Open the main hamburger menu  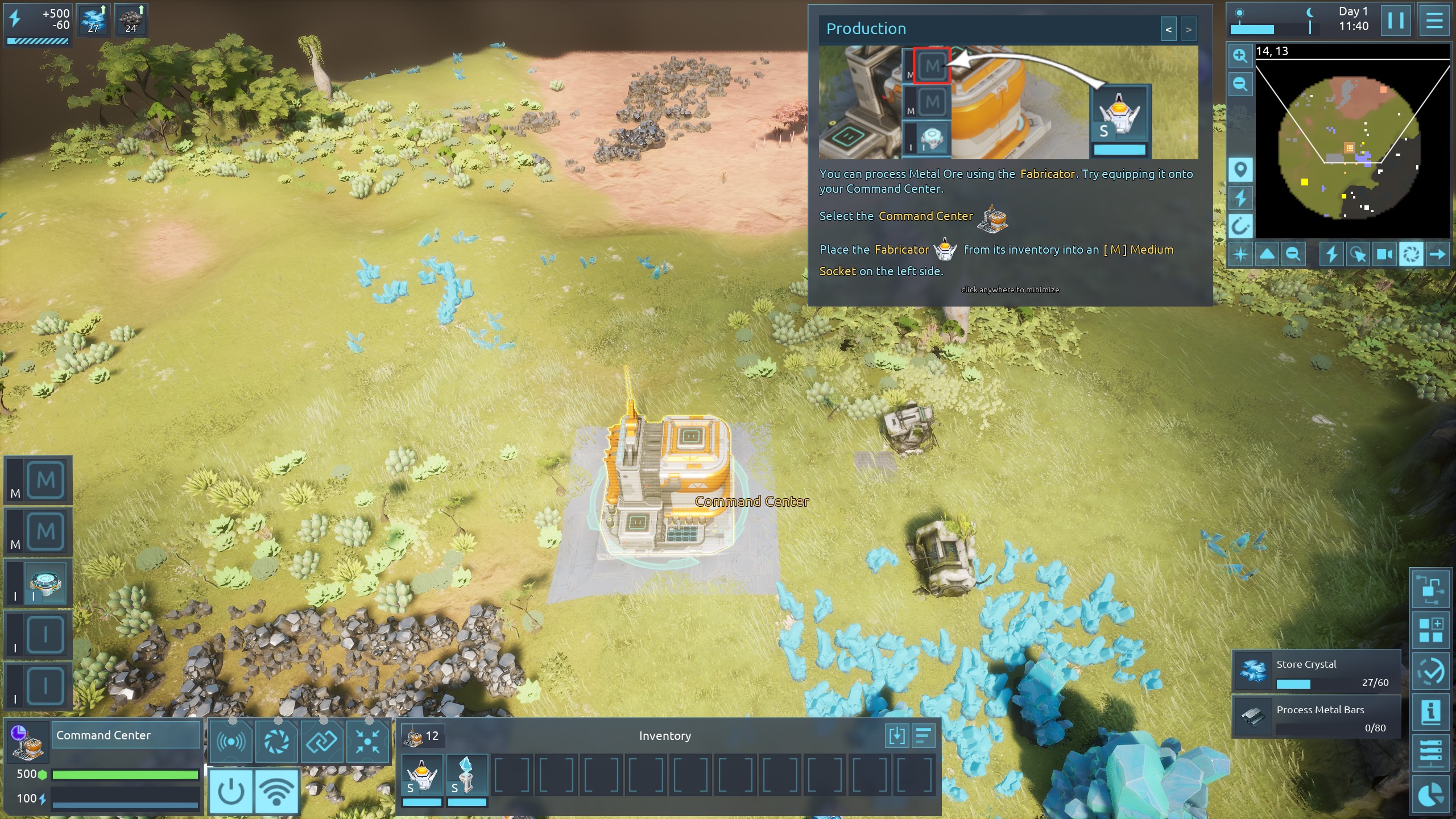(1434, 21)
